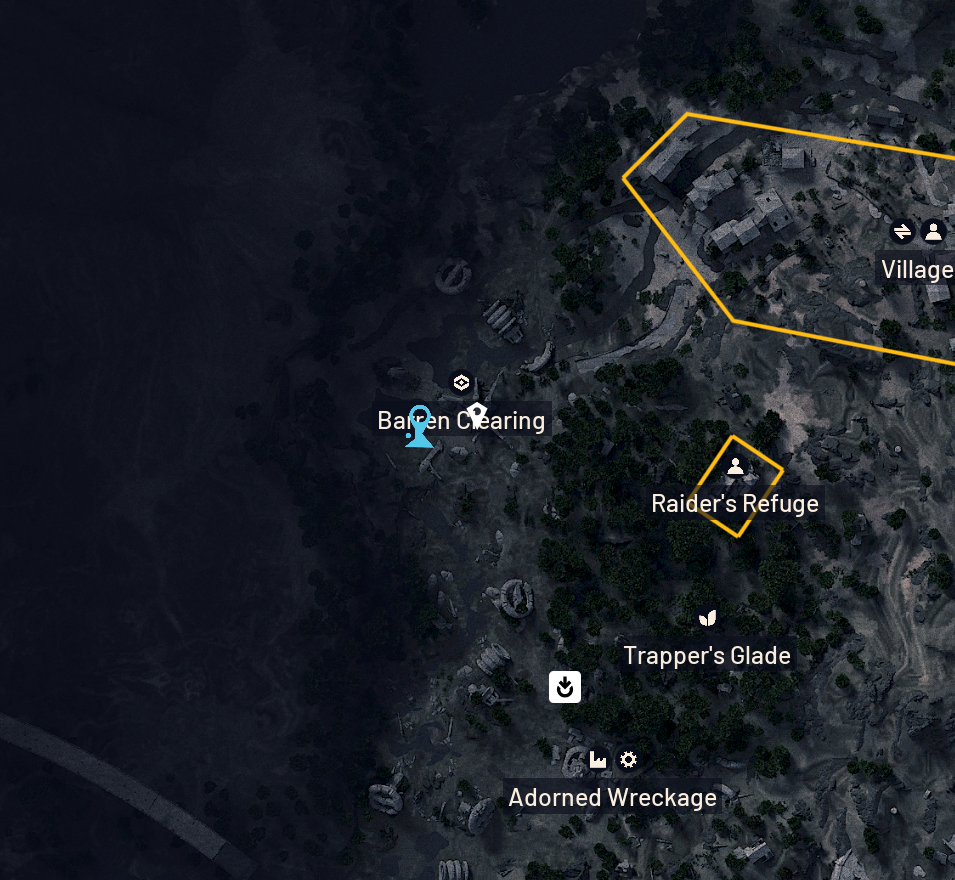Click the factory icon above Adorned Wreckage
The height and width of the screenshot is (880, 955).
tap(598, 760)
